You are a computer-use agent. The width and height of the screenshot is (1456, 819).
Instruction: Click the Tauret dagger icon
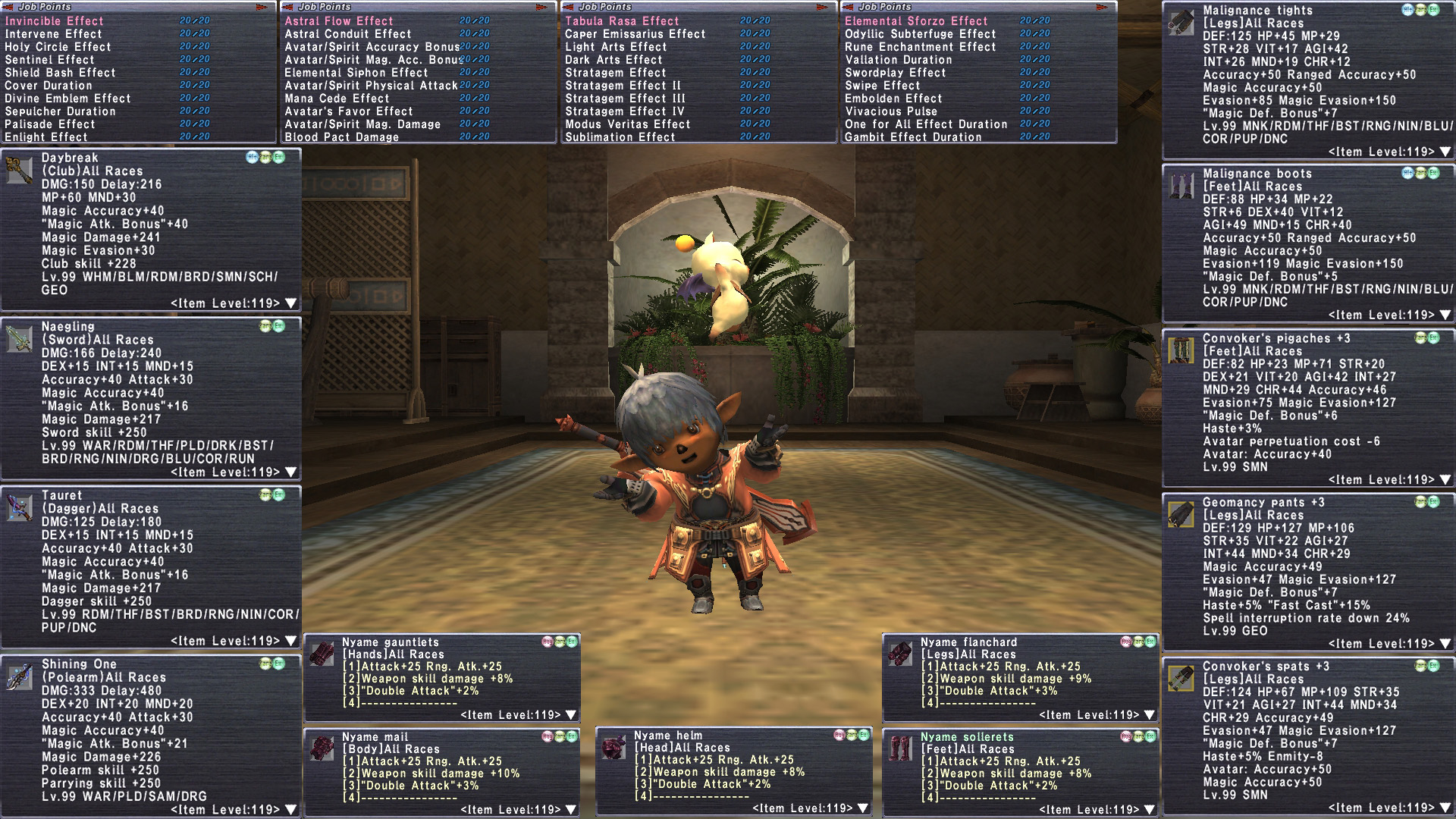coord(19,507)
